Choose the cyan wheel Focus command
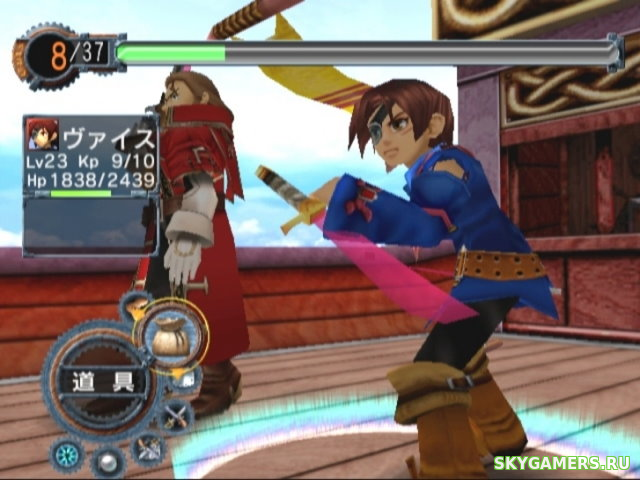 coord(67,455)
